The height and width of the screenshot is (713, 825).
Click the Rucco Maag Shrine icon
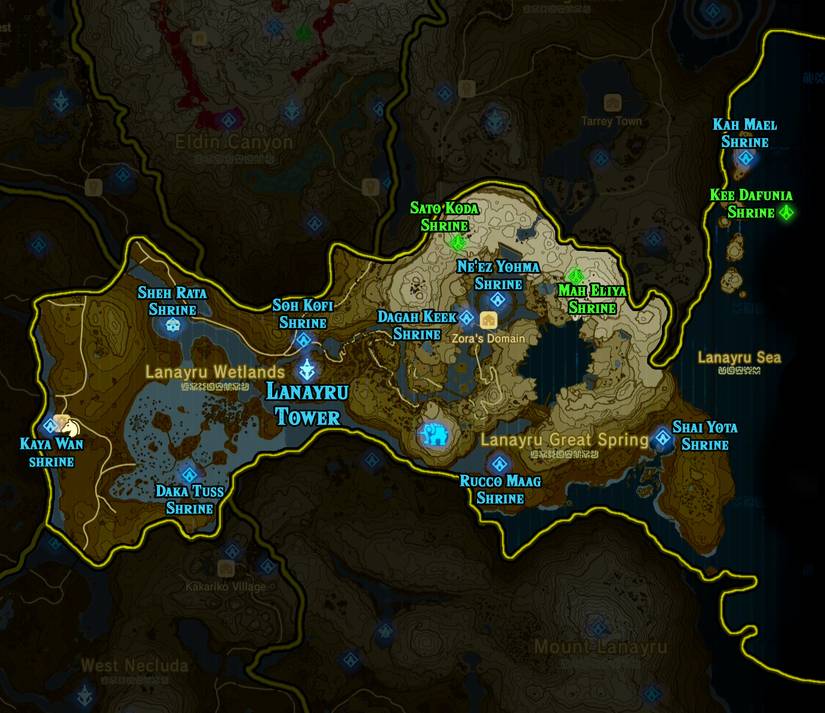[x=500, y=463]
